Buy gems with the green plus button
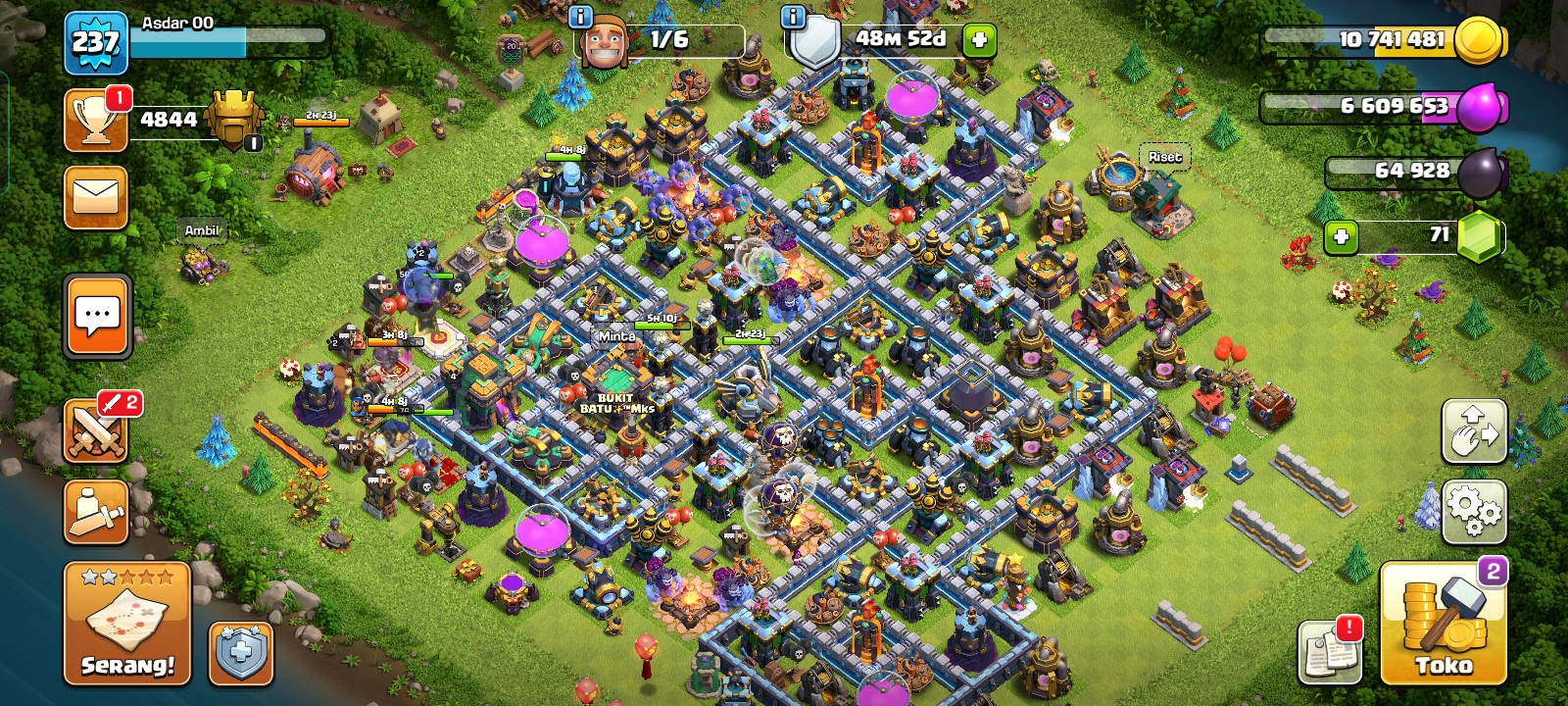This screenshot has width=1568, height=706. pos(1342,236)
